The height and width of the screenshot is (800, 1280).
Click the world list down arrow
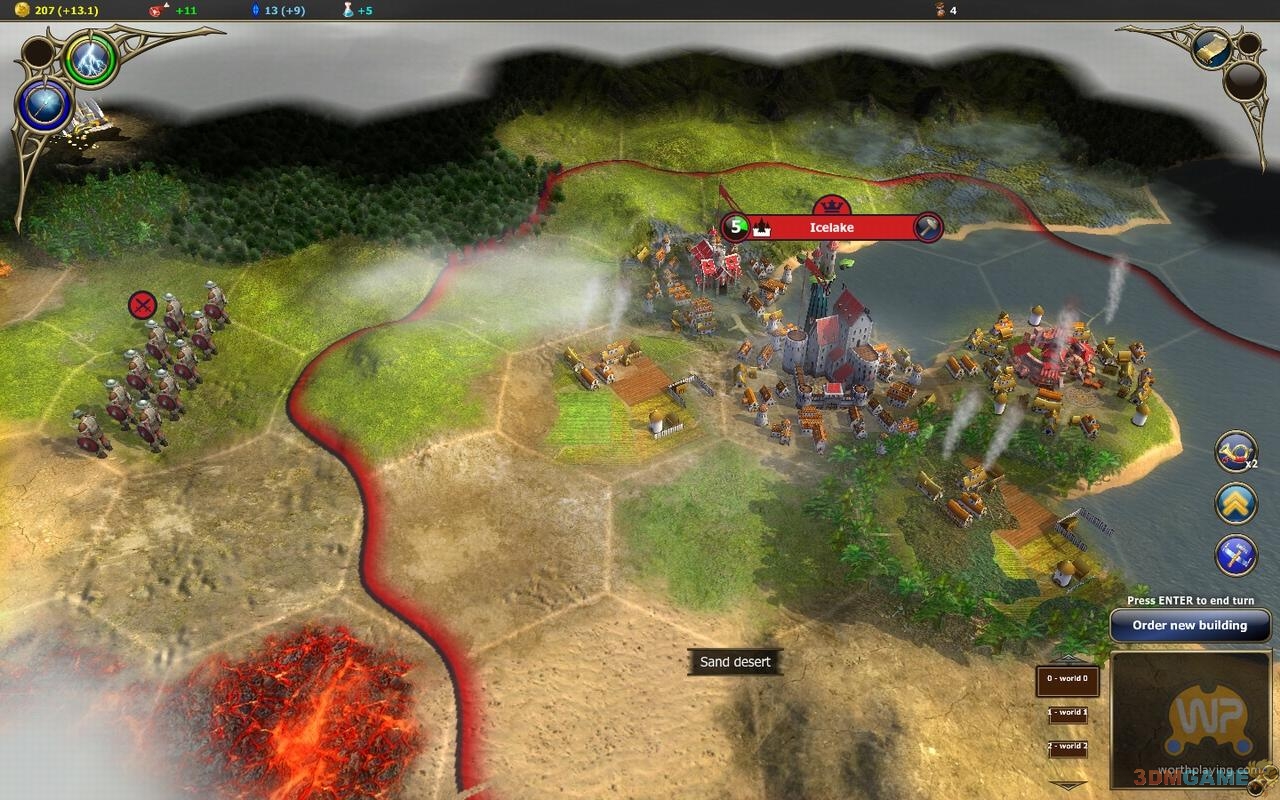pyautogui.click(x=1067, y=783)
